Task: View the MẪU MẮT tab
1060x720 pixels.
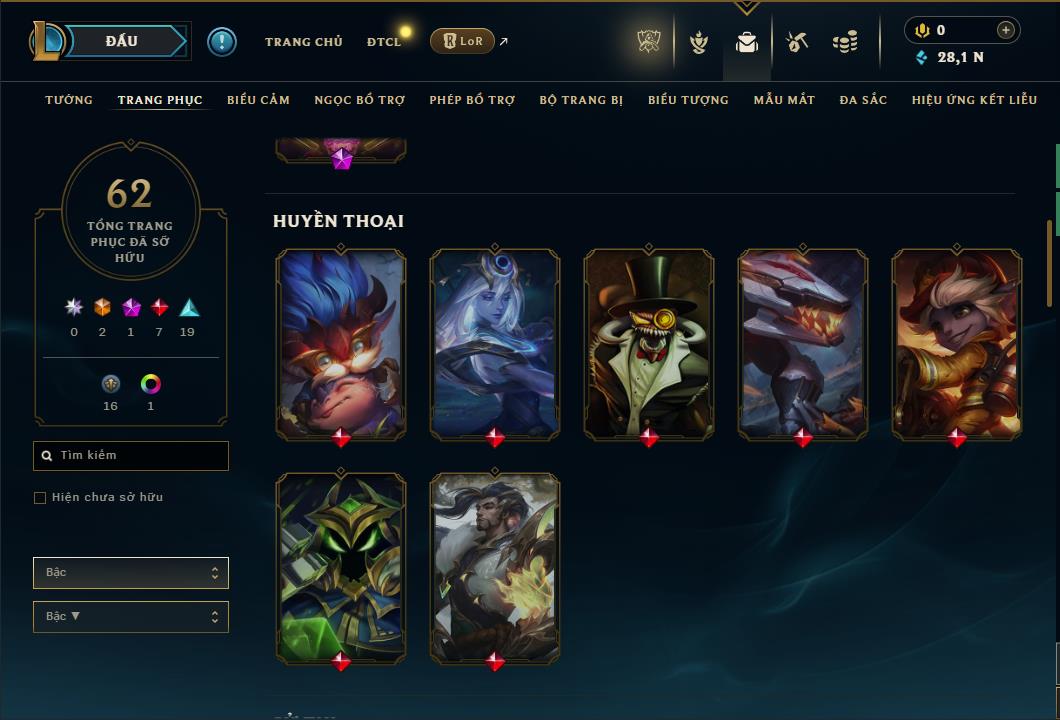Action: point(784,100)
